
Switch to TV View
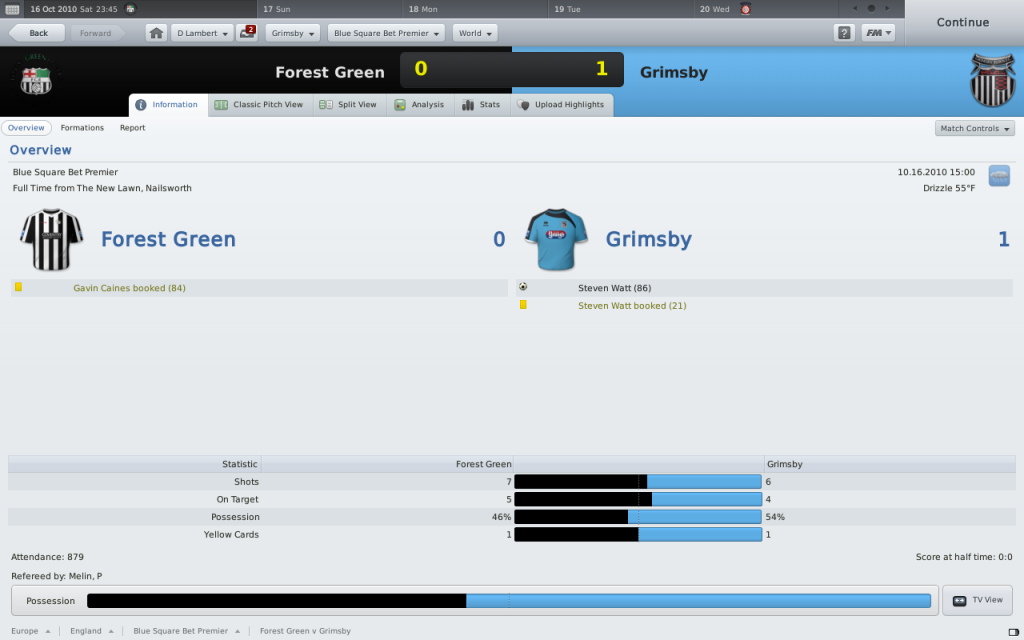[x=977, y=600]
